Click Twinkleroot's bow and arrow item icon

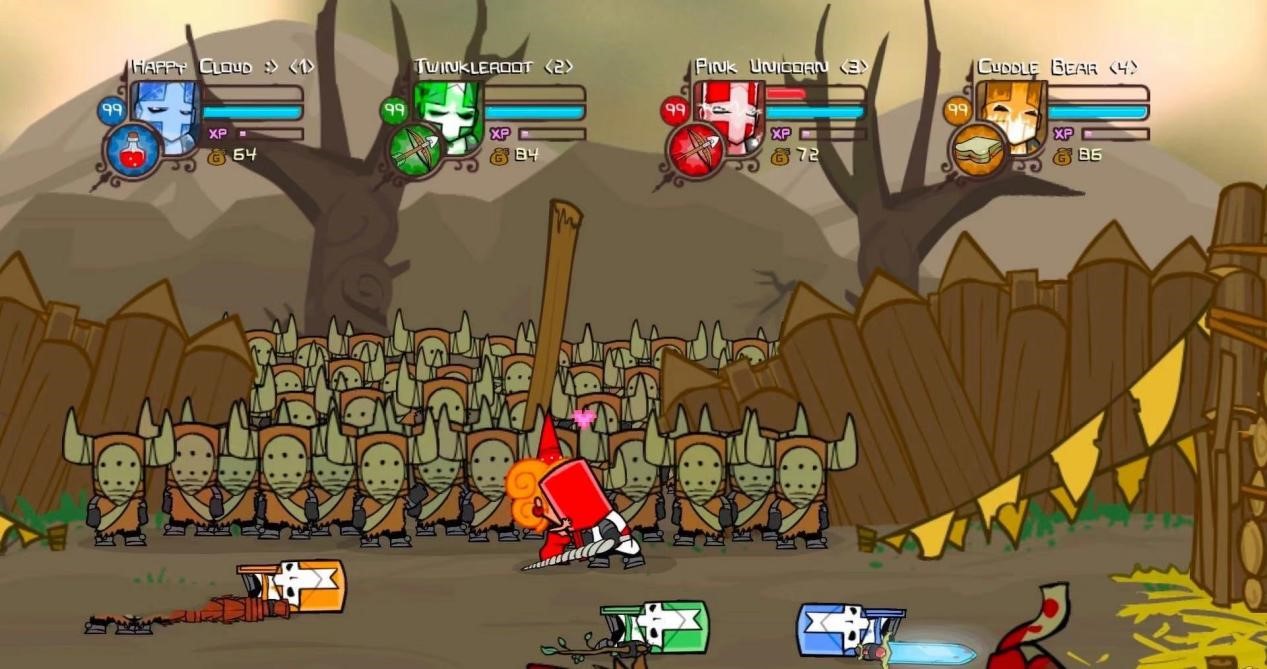coord(414,152)
